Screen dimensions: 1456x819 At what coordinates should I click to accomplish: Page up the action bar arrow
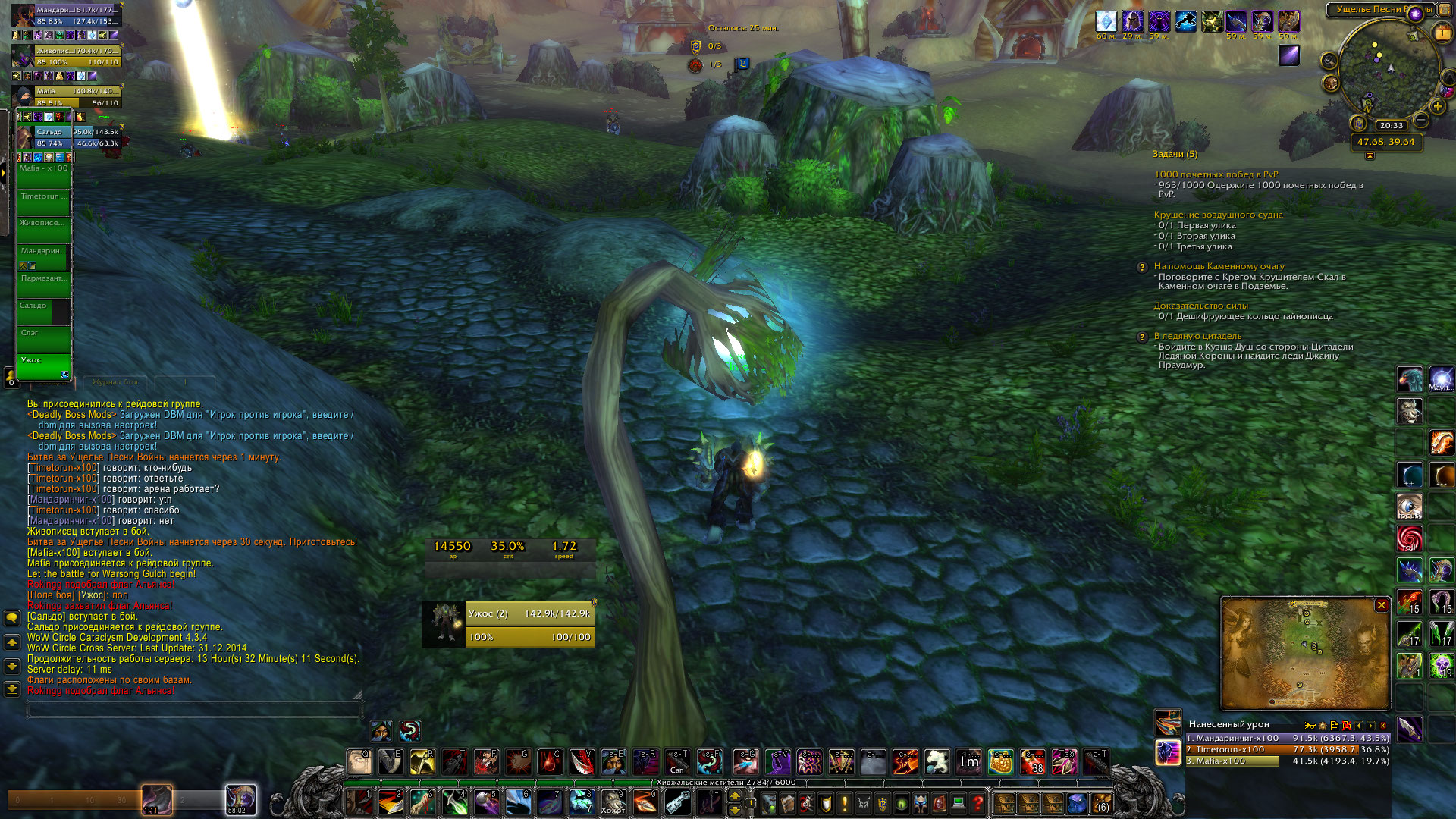[734, 795]
